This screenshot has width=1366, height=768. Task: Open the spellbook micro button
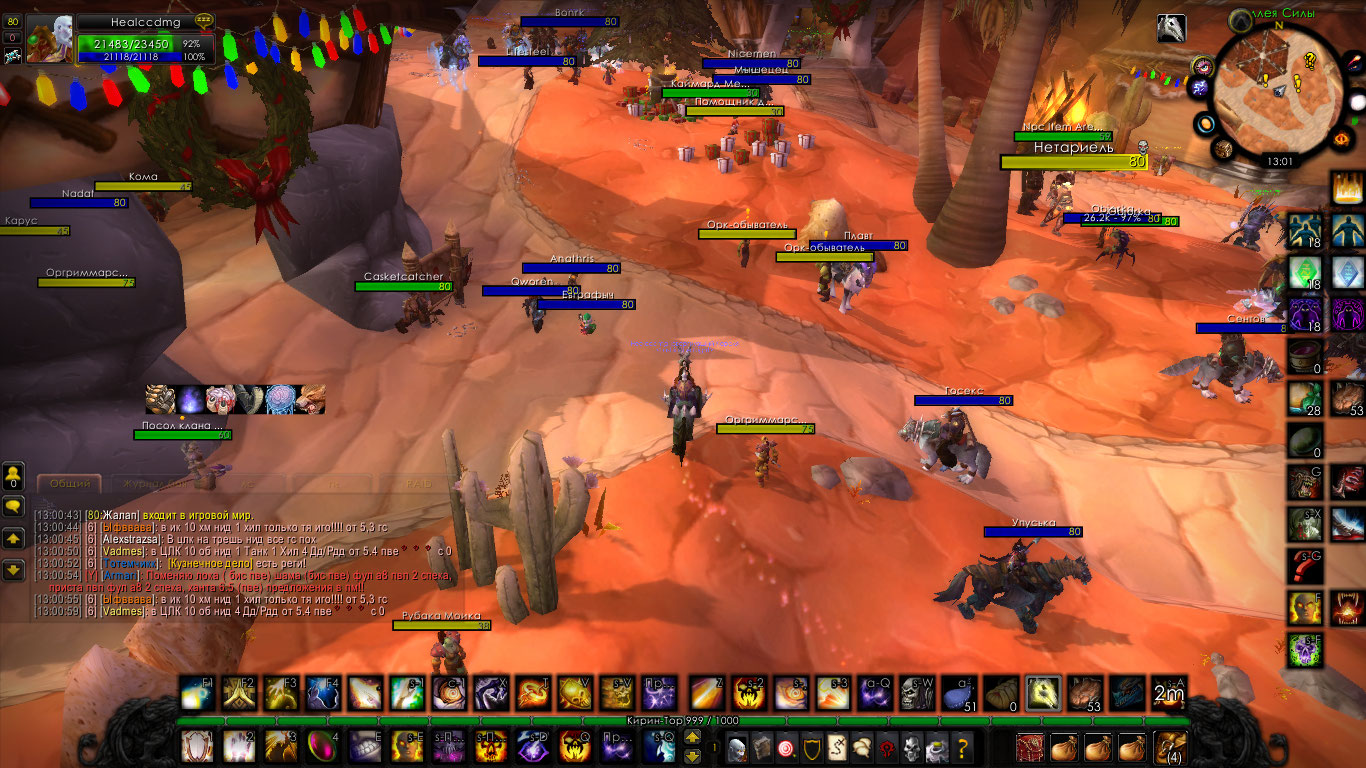coord(763,747)
